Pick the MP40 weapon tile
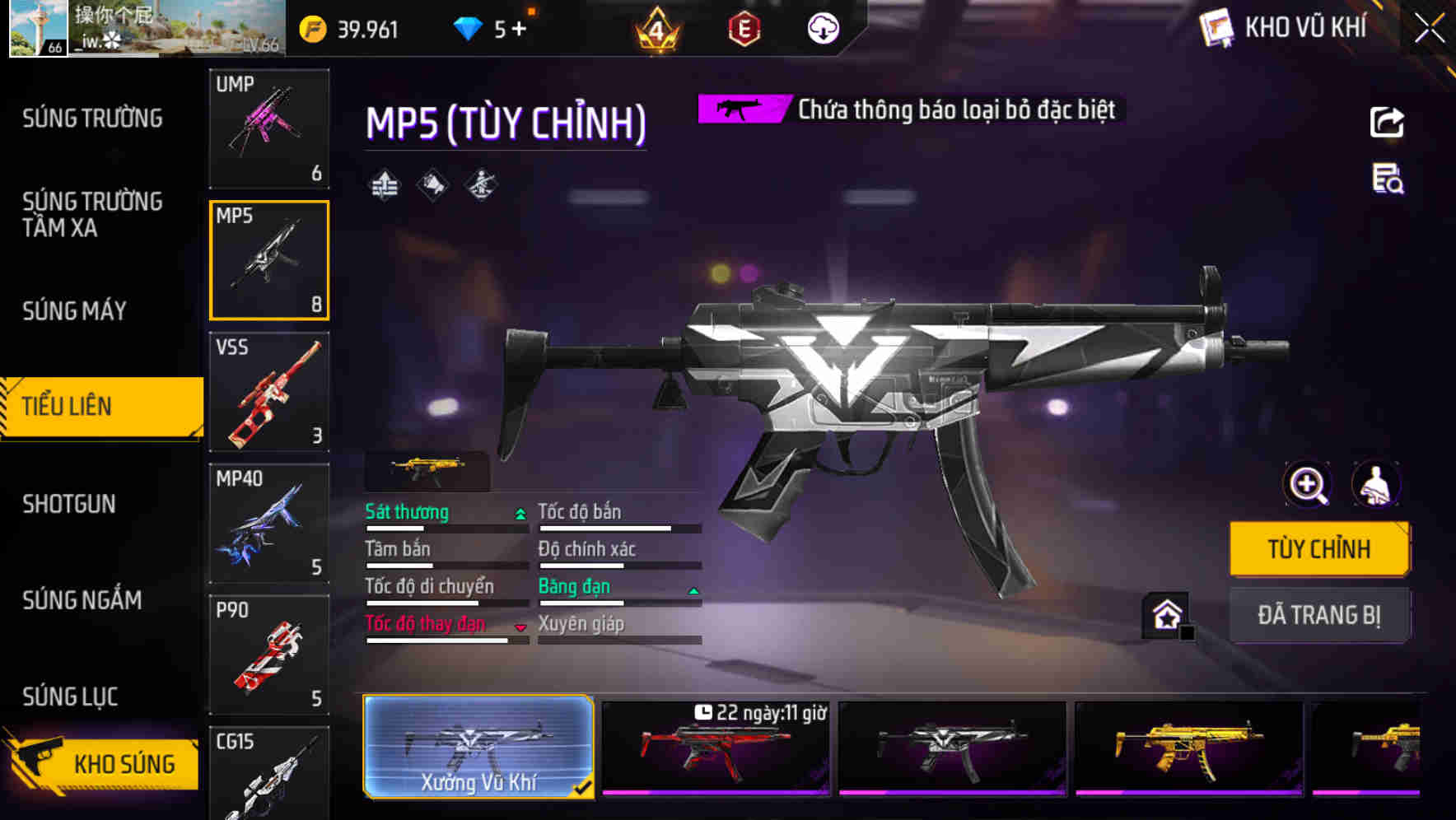Viewport: 1456px width, 820px height. point(269,524)
